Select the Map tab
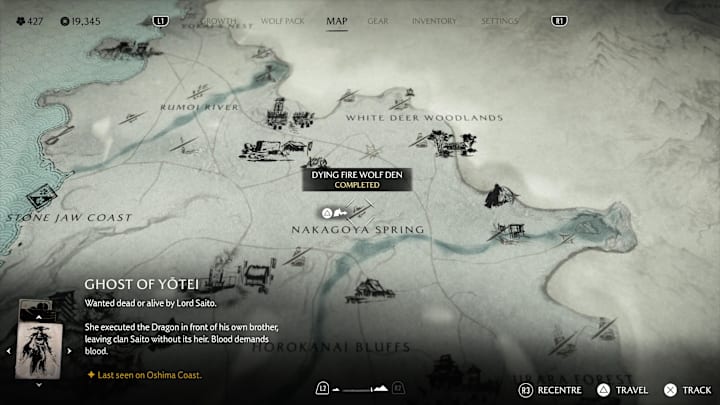Viewport: 720px width, 405px height. (337, 20)
